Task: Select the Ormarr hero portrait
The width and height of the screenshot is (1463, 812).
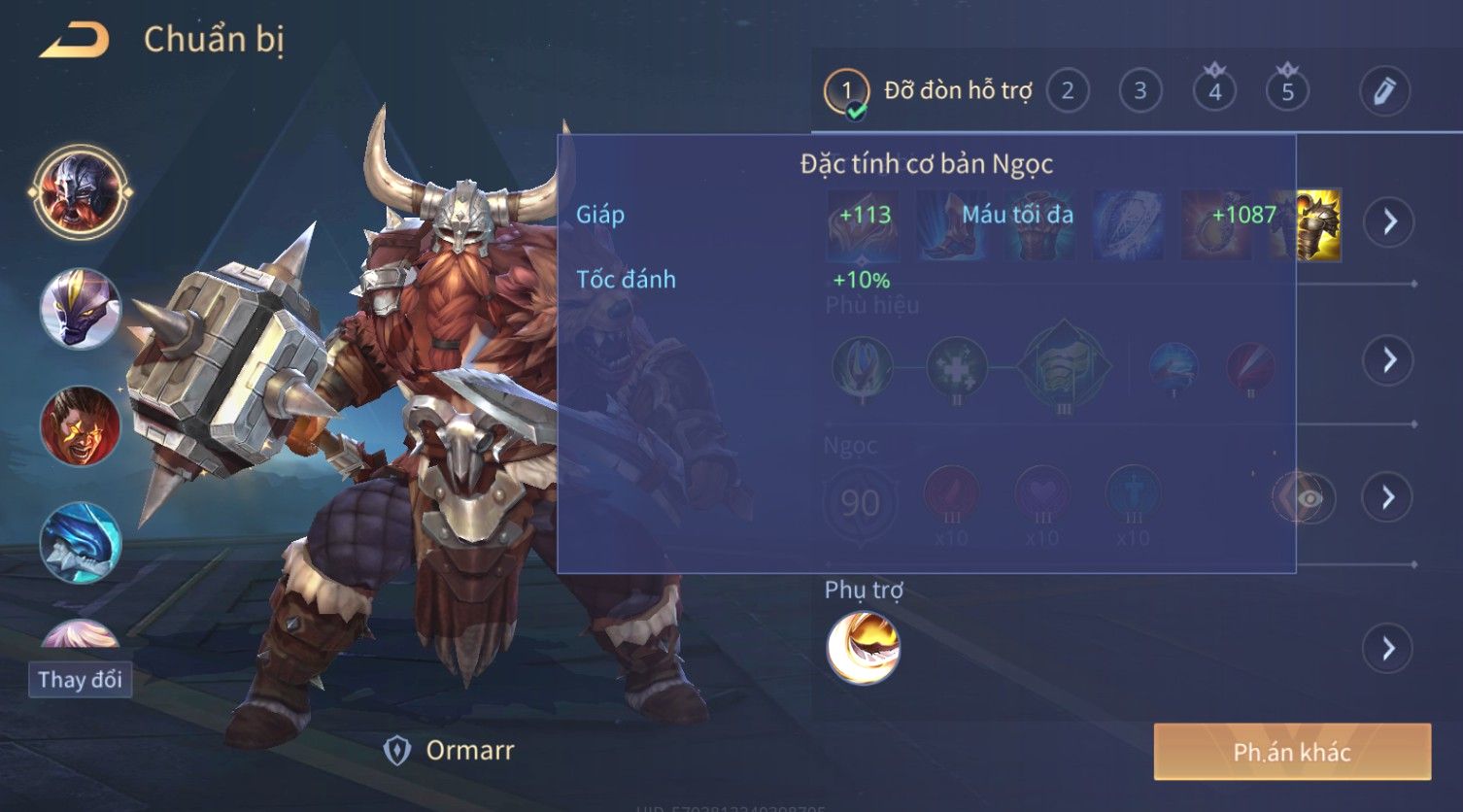Action: [80, 191]
